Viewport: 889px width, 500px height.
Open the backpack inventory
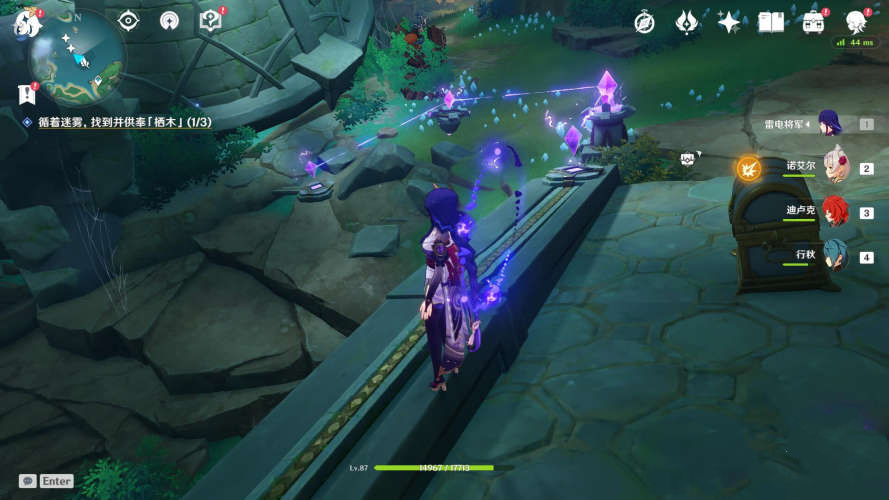point(814,22)
